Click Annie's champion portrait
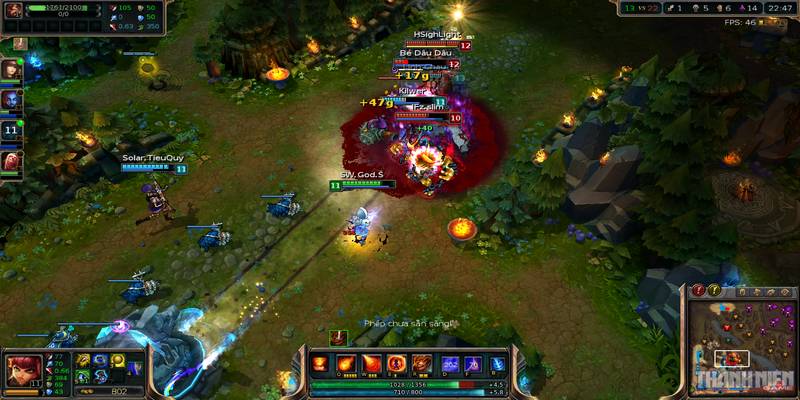Screen dimensions: 800x400 24,369
